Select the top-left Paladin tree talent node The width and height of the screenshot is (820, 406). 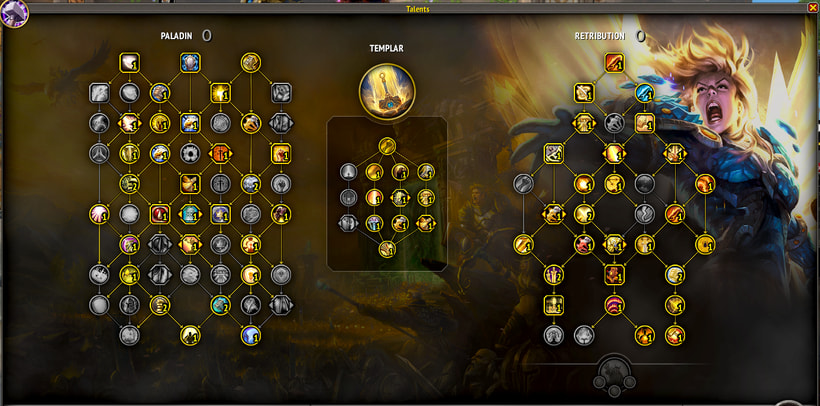click(129, 63)
